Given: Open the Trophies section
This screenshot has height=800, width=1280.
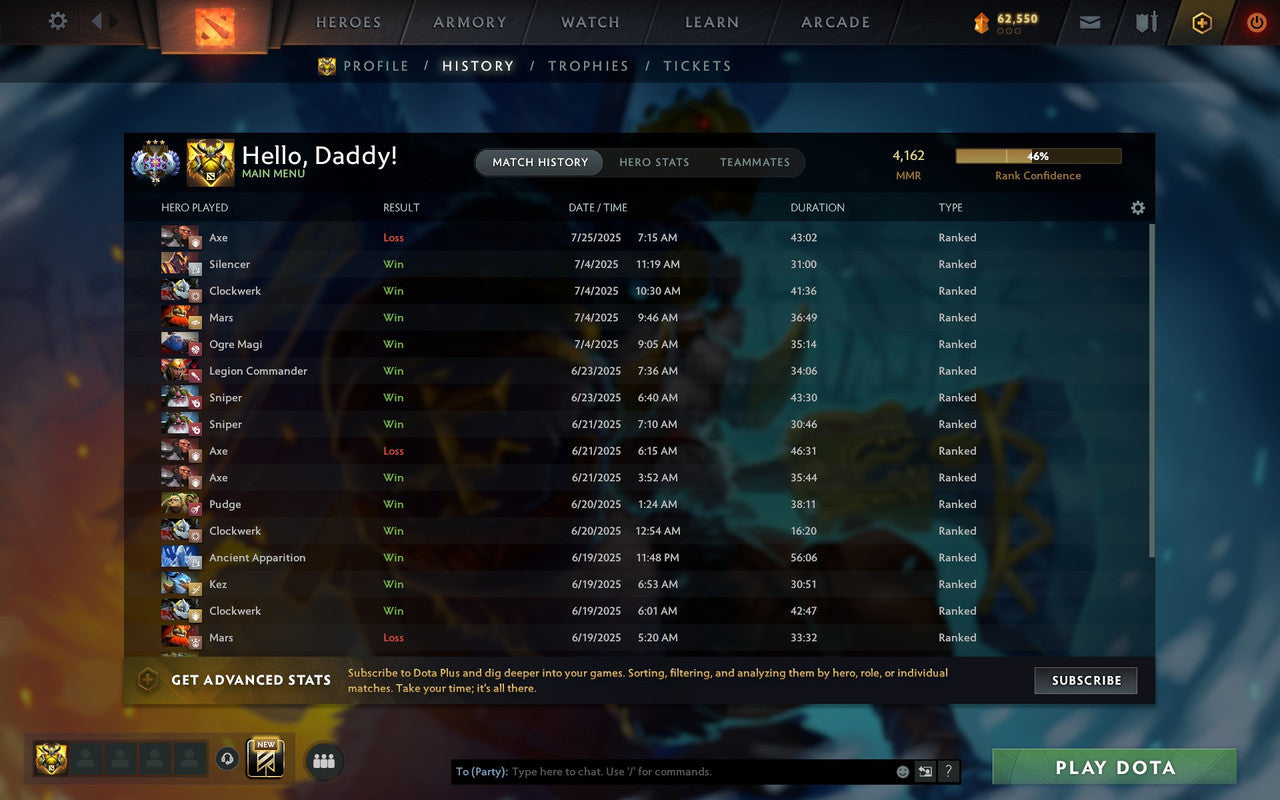Looking at the screenshot, I should click(x=588, y=65).
